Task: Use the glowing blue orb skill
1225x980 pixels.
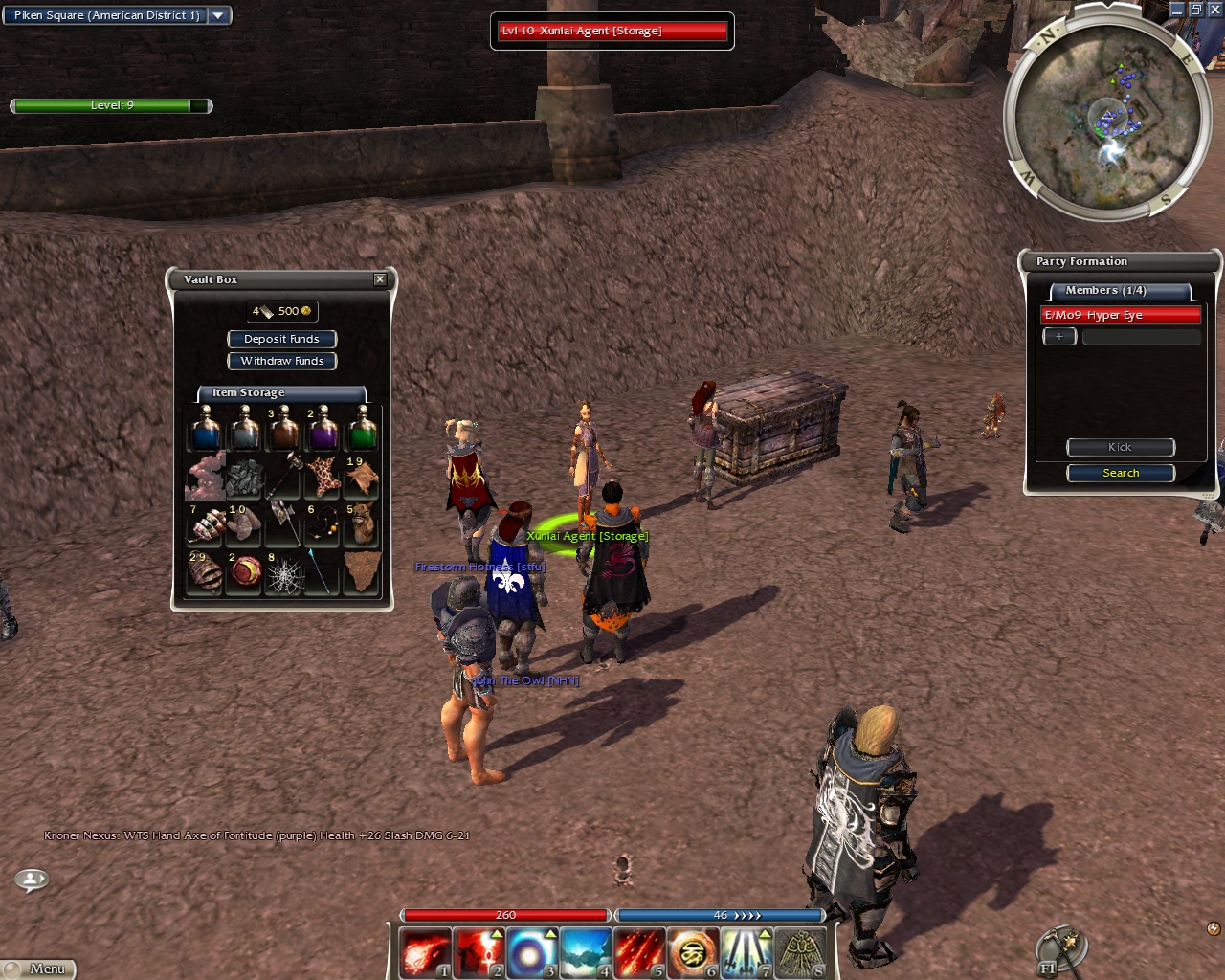Action: (x=531, y=953)
